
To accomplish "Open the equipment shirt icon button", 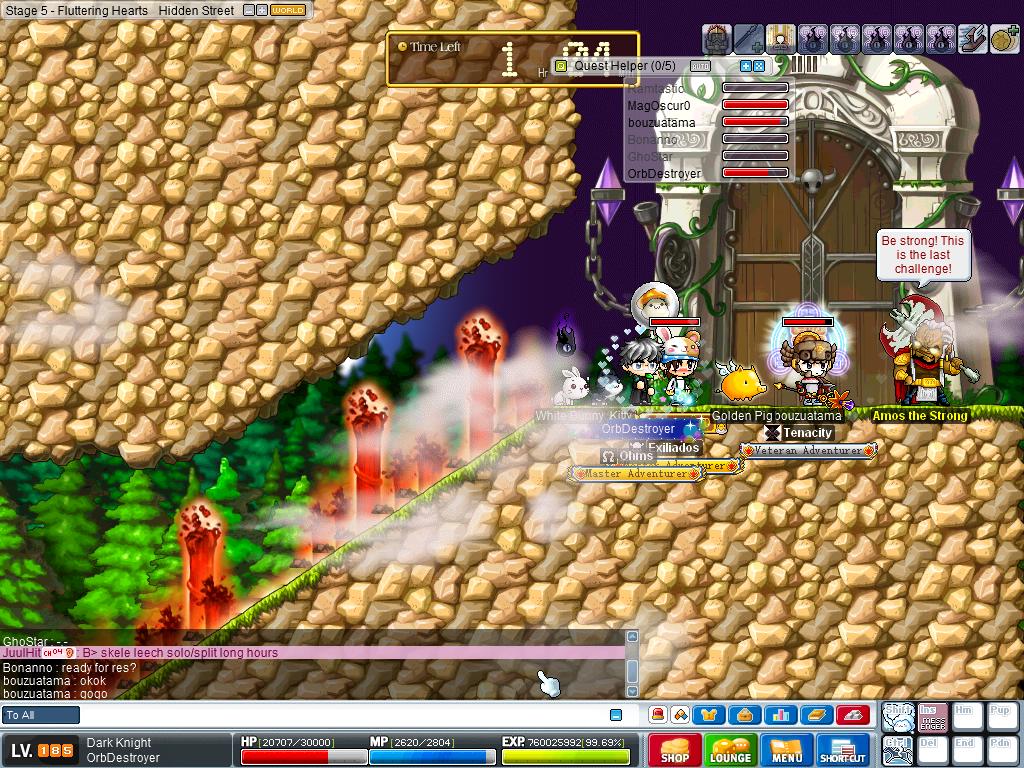I will (712, 715).
